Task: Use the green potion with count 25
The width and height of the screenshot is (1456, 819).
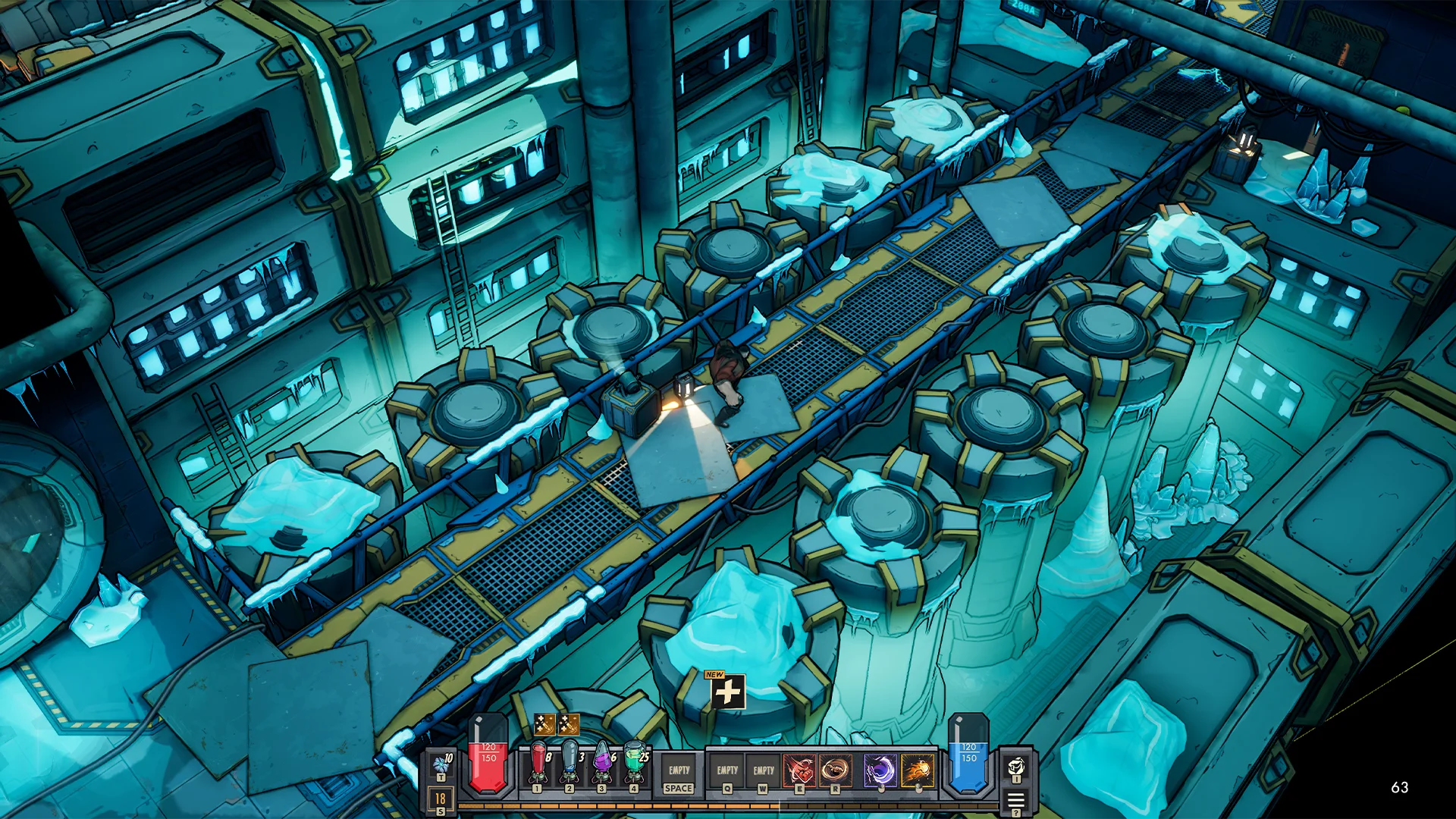Action: [634, 766]
